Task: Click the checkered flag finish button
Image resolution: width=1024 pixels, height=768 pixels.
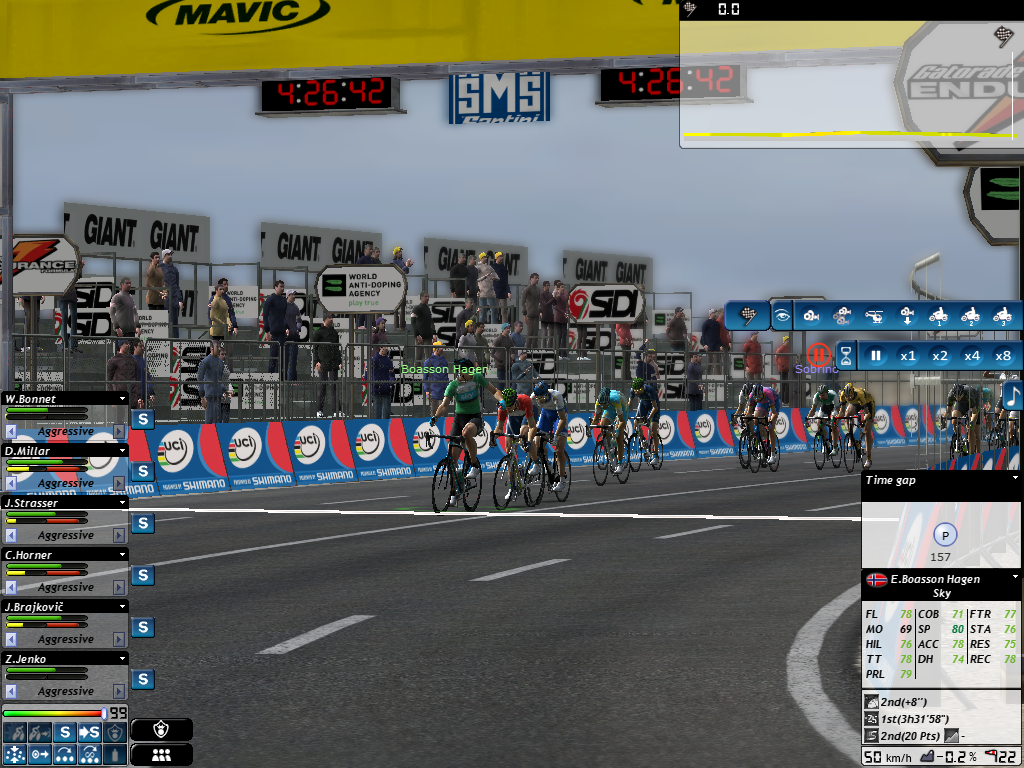Action: point(748,316)
